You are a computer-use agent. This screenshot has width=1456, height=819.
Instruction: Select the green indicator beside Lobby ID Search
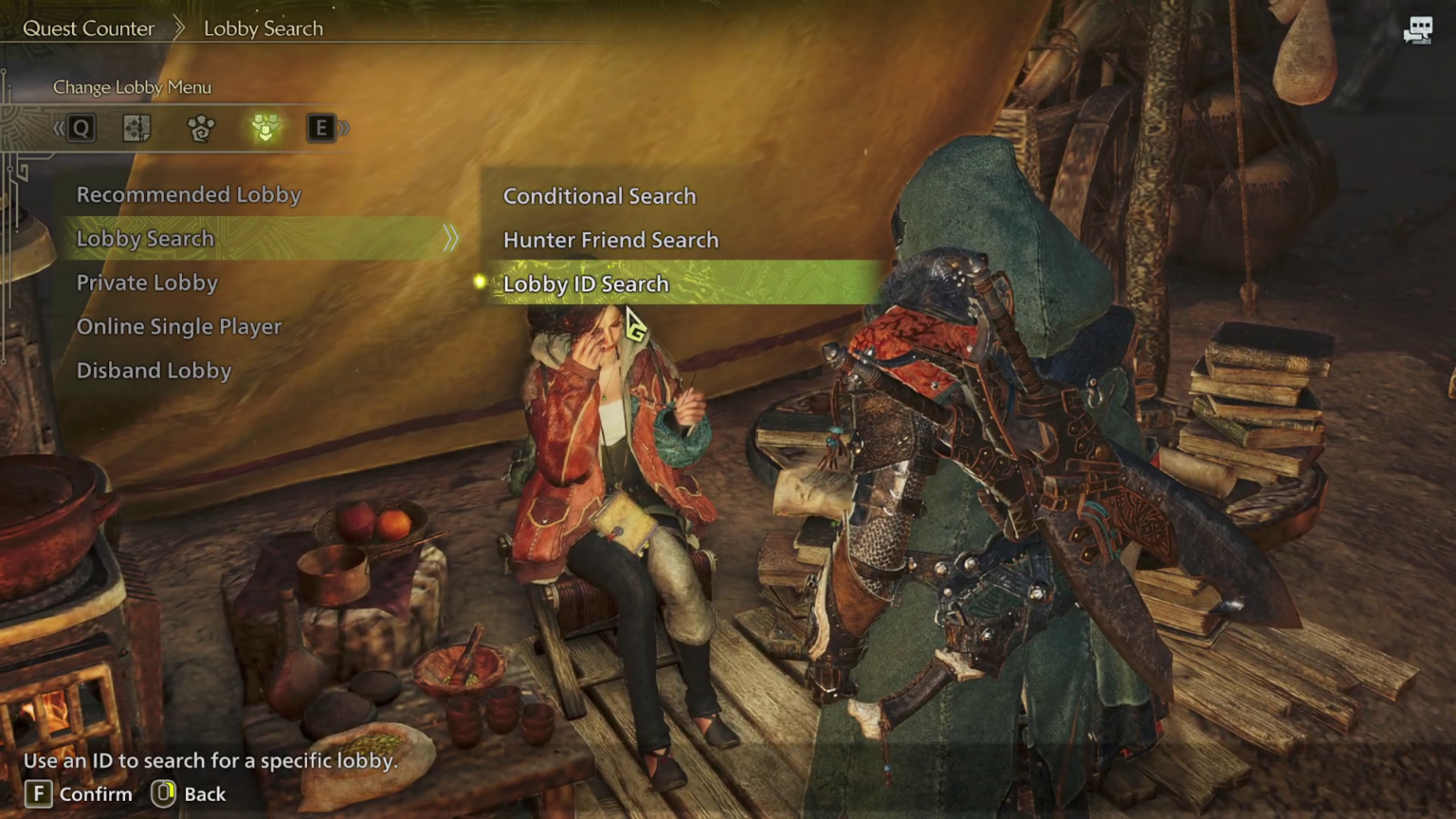pyautogui.click(x=480, y=282)
